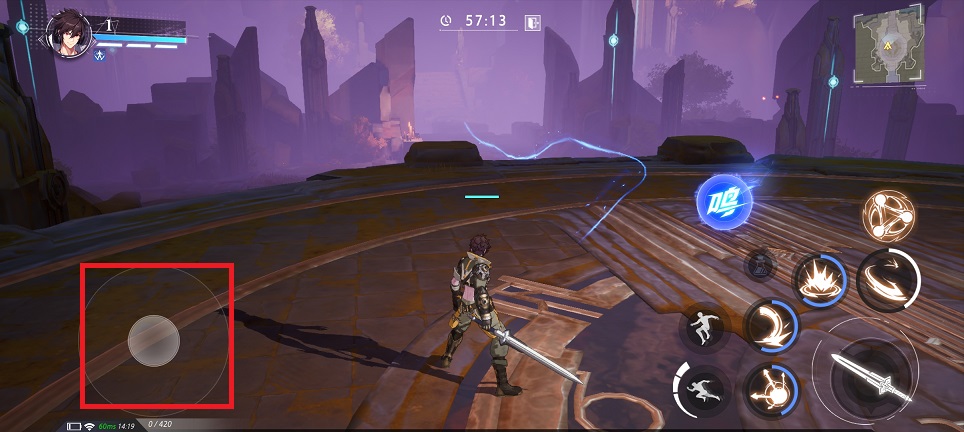Activate the radiating orb burst skill

[771, 387]
